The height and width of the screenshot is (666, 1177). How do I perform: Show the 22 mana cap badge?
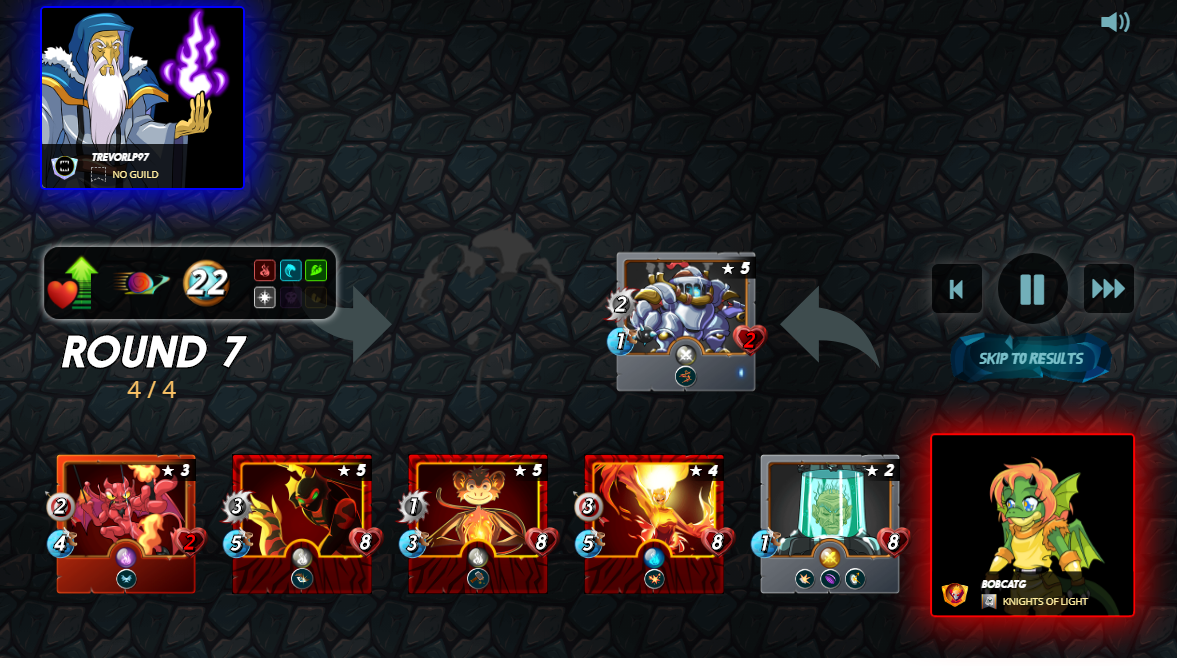(206, 284)
